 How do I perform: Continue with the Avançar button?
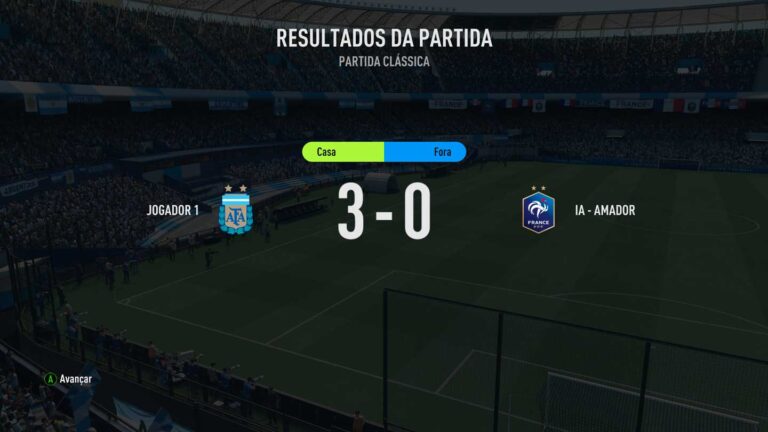68,379
